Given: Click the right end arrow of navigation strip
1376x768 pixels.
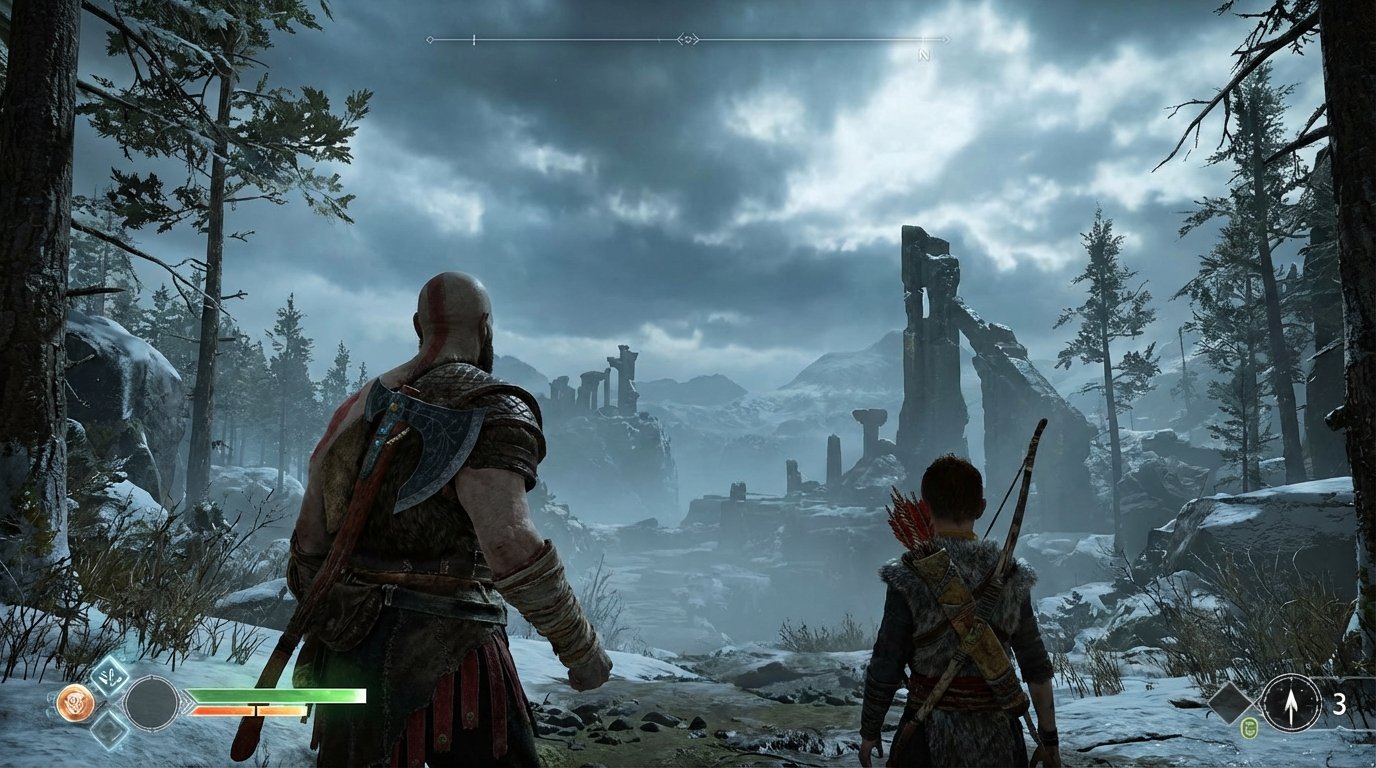Looking at the screenshot, I should coord(945,38).
